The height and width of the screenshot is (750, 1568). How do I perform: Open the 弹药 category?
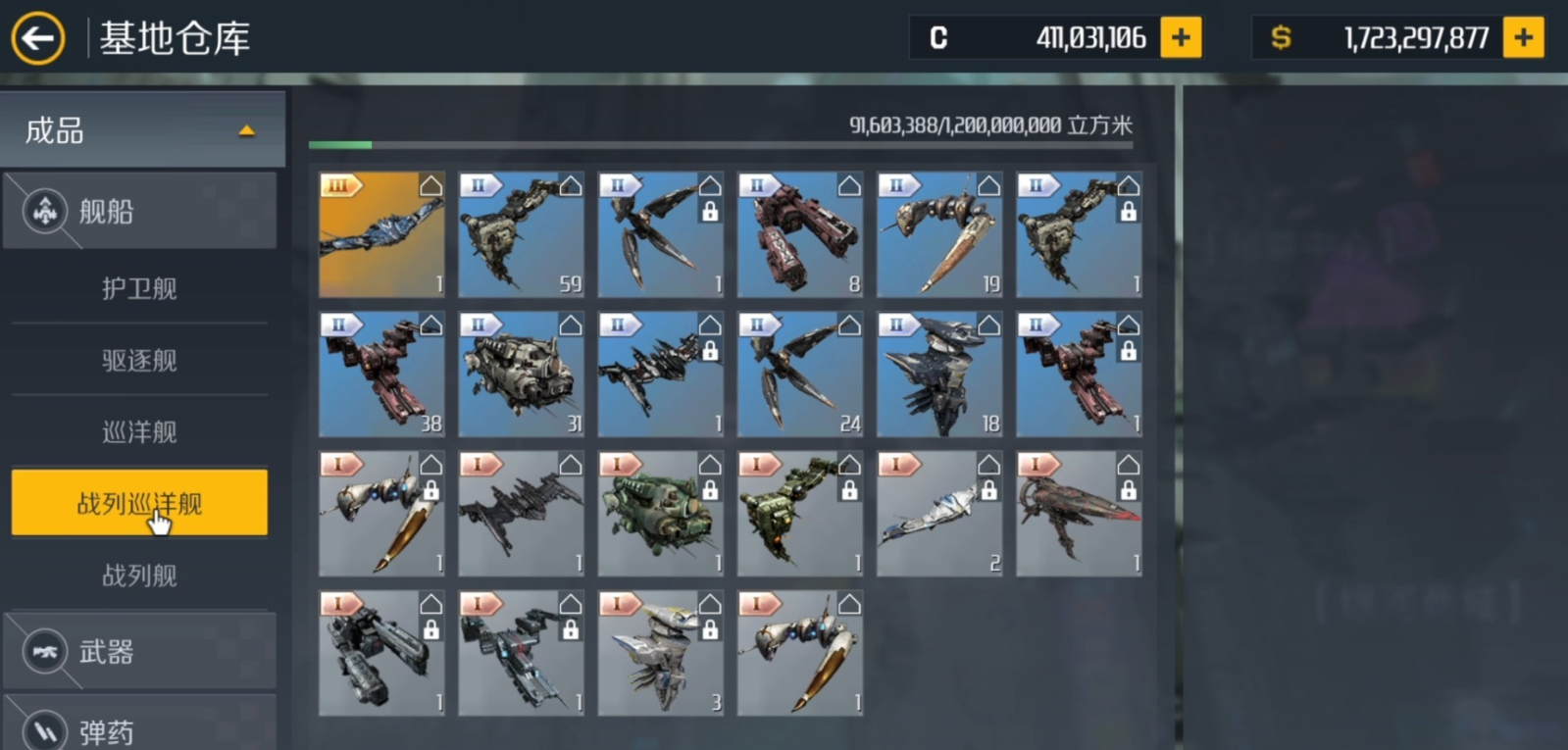pyautogui.click(x=140, y=730)
